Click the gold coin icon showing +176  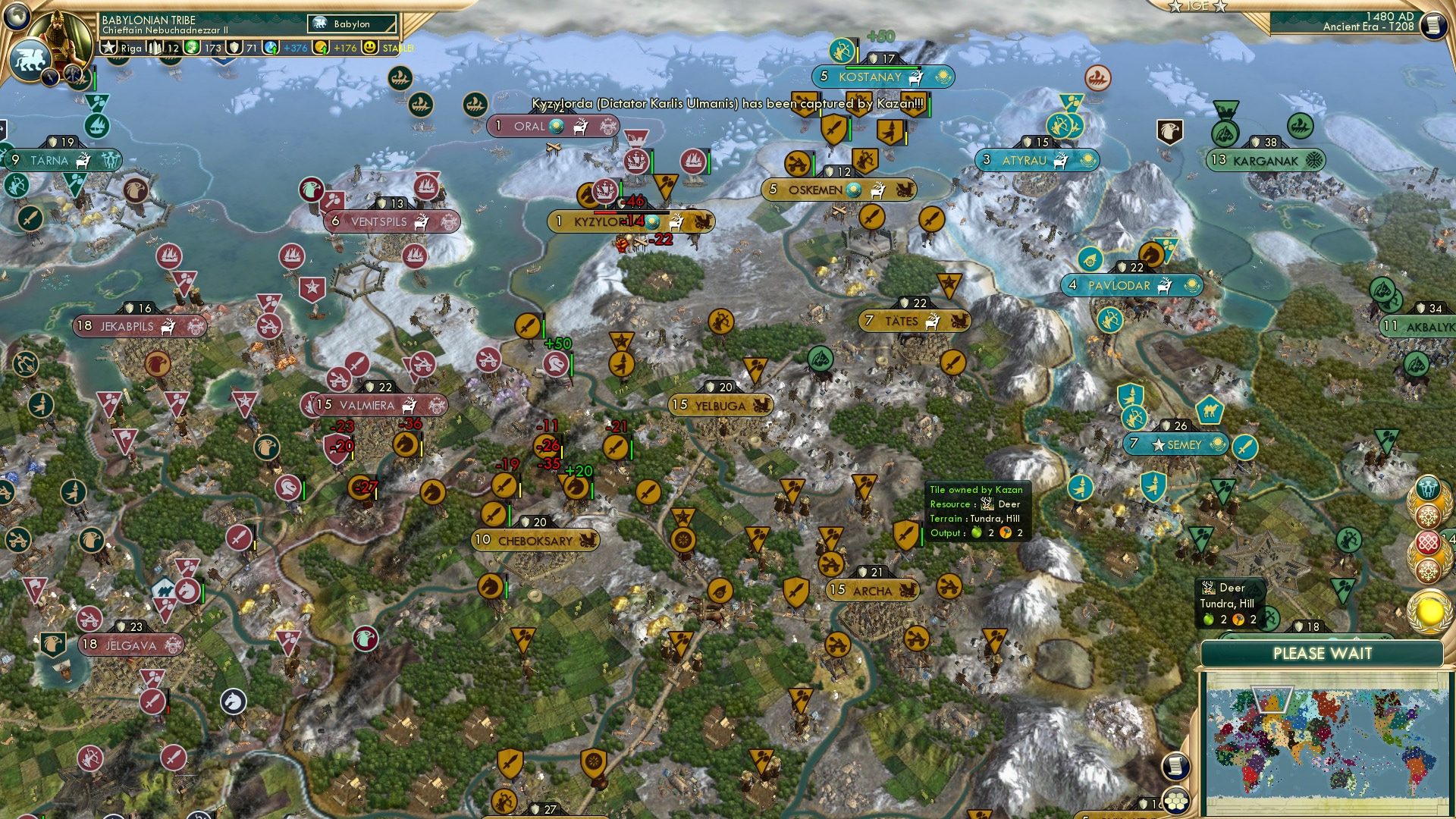click(x=319, y=48)
